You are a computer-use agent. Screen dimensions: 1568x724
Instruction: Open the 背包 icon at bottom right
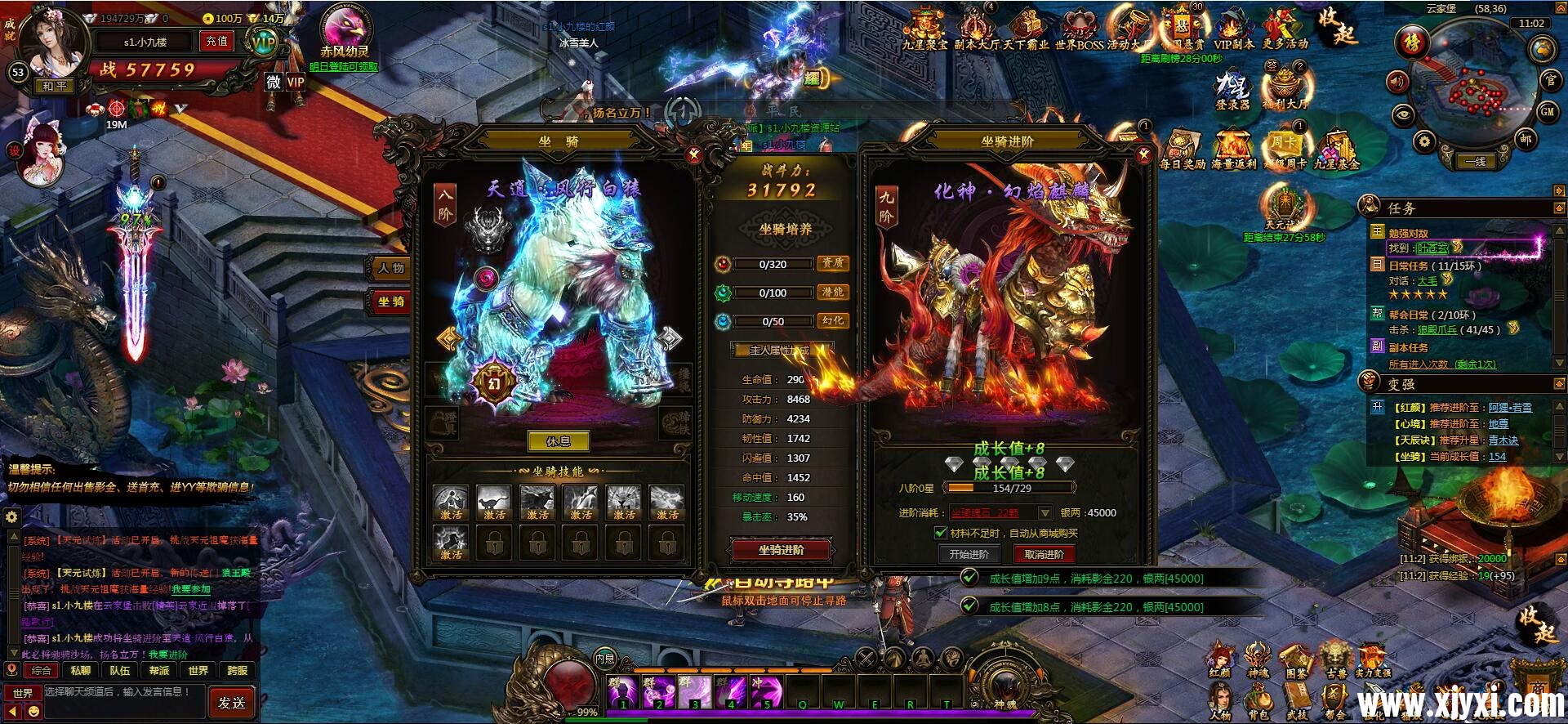1258,699
